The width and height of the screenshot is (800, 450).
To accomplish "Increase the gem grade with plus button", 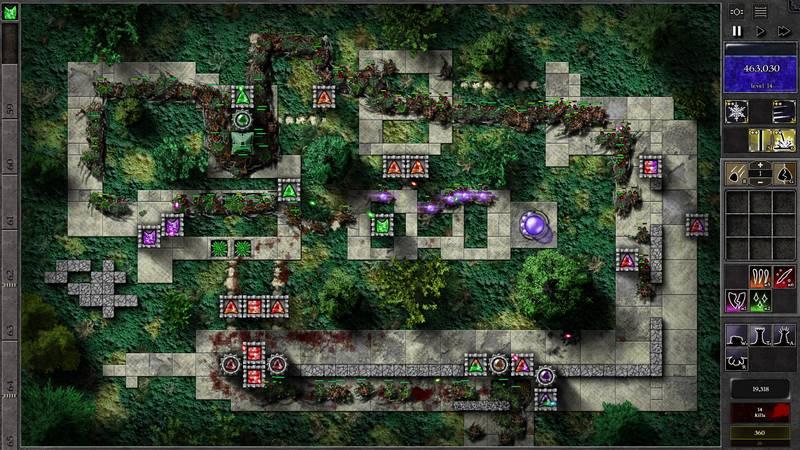I will 761,166.
